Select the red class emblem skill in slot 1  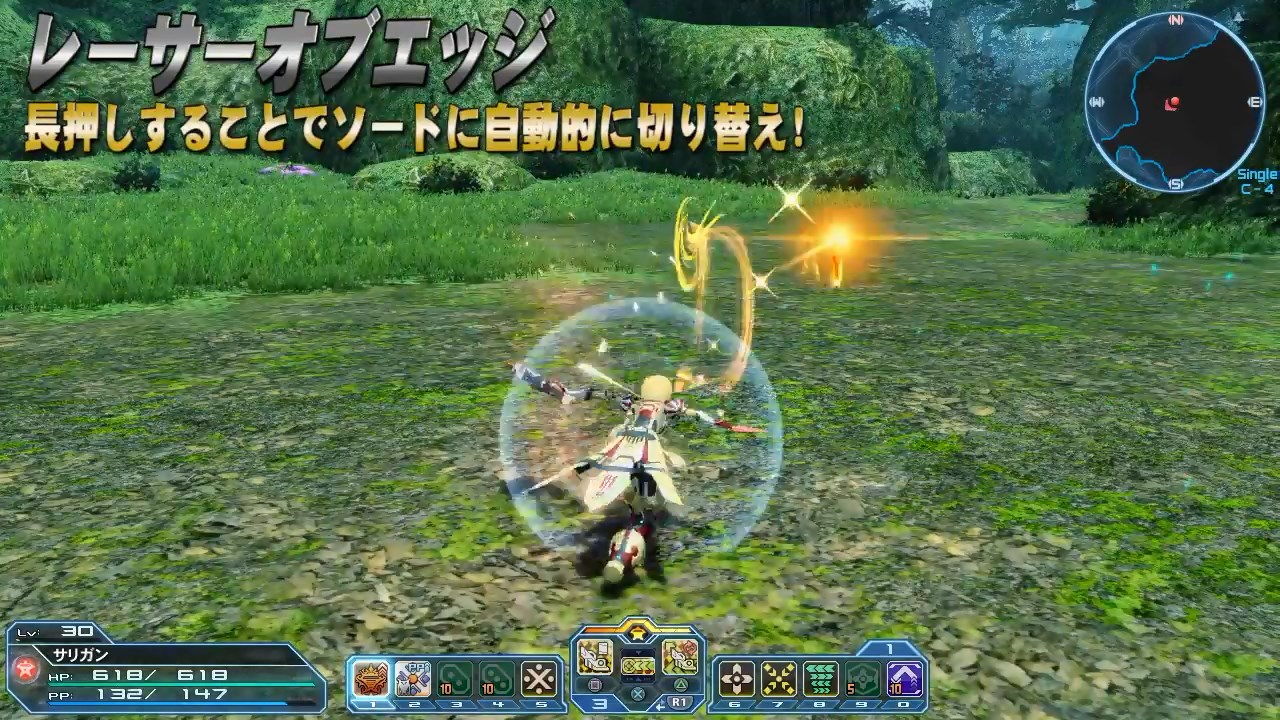point(370,676)
